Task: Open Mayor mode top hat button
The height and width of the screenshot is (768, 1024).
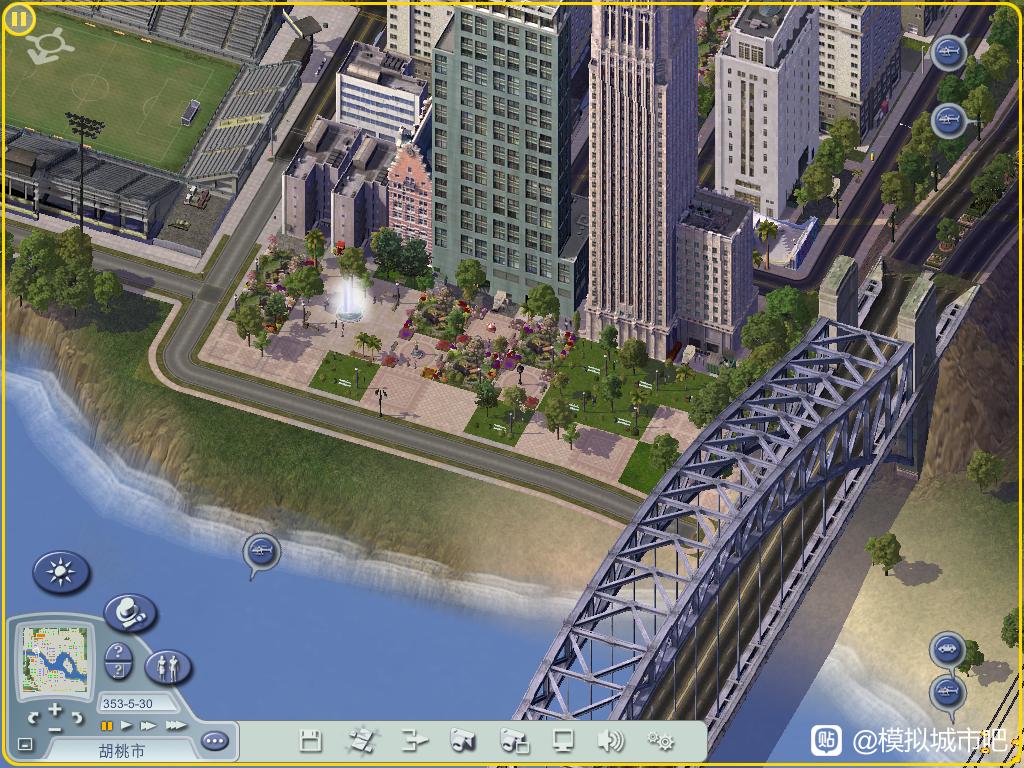Action: [x=129, y=611]
